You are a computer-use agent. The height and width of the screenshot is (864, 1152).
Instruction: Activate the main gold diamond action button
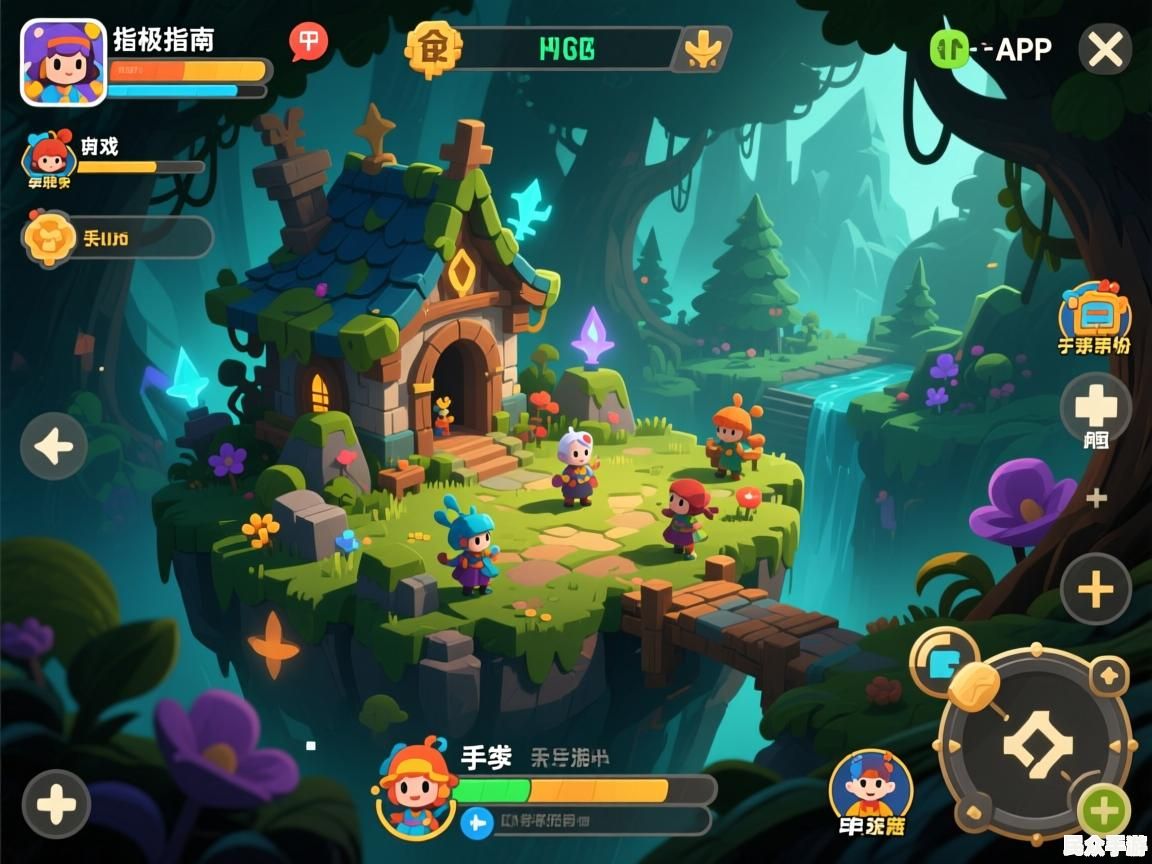coord(1037,744)
